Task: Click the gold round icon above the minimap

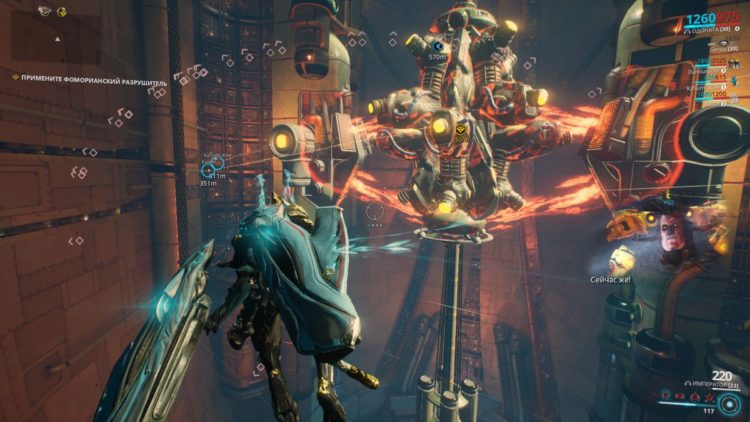Action: pos(62,11)
